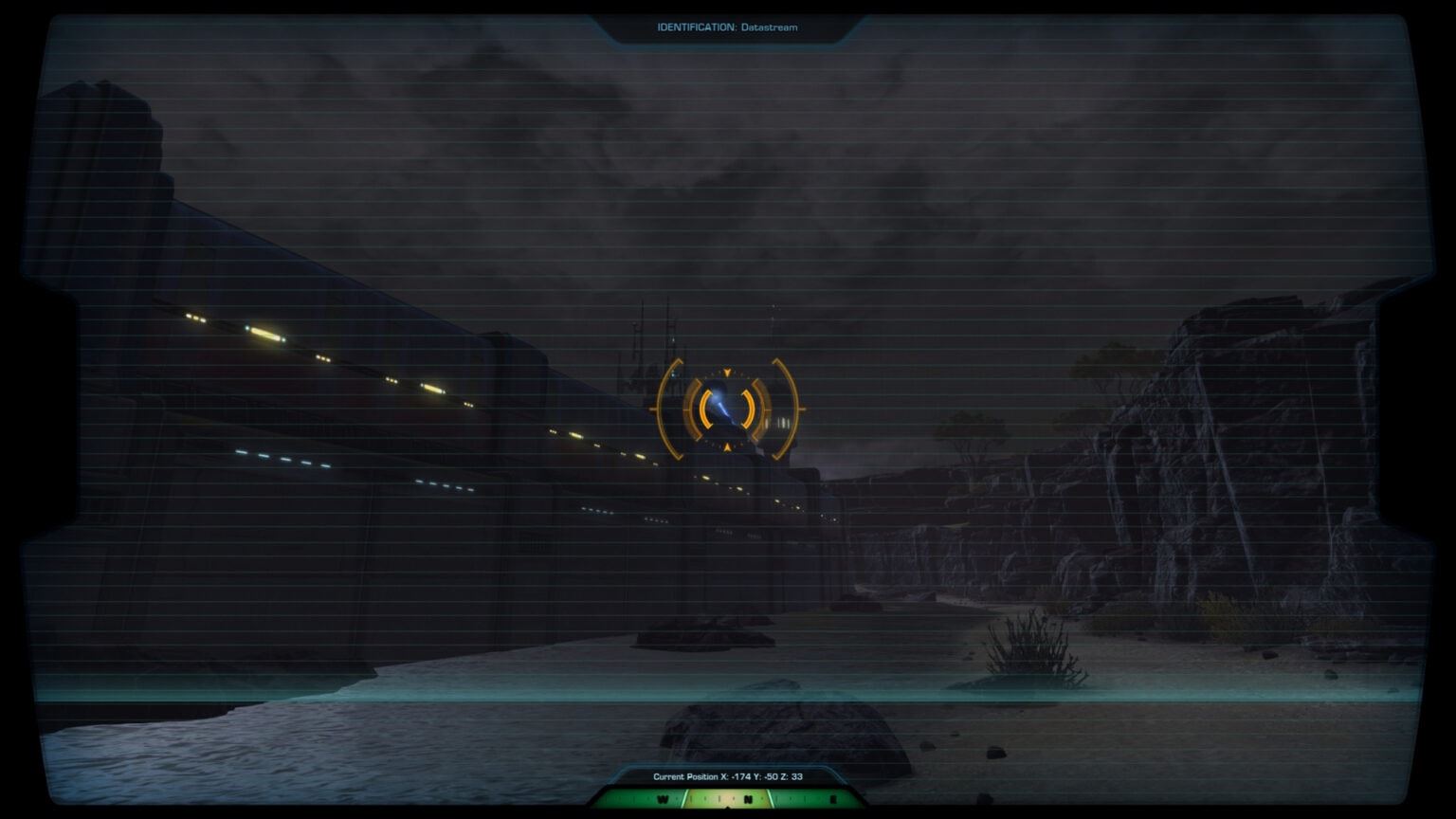The height and width of the screenshot is (819, 1456).
Task: Click the N marker on the compass
Action: pyautogui.click(x=748, y=799)
